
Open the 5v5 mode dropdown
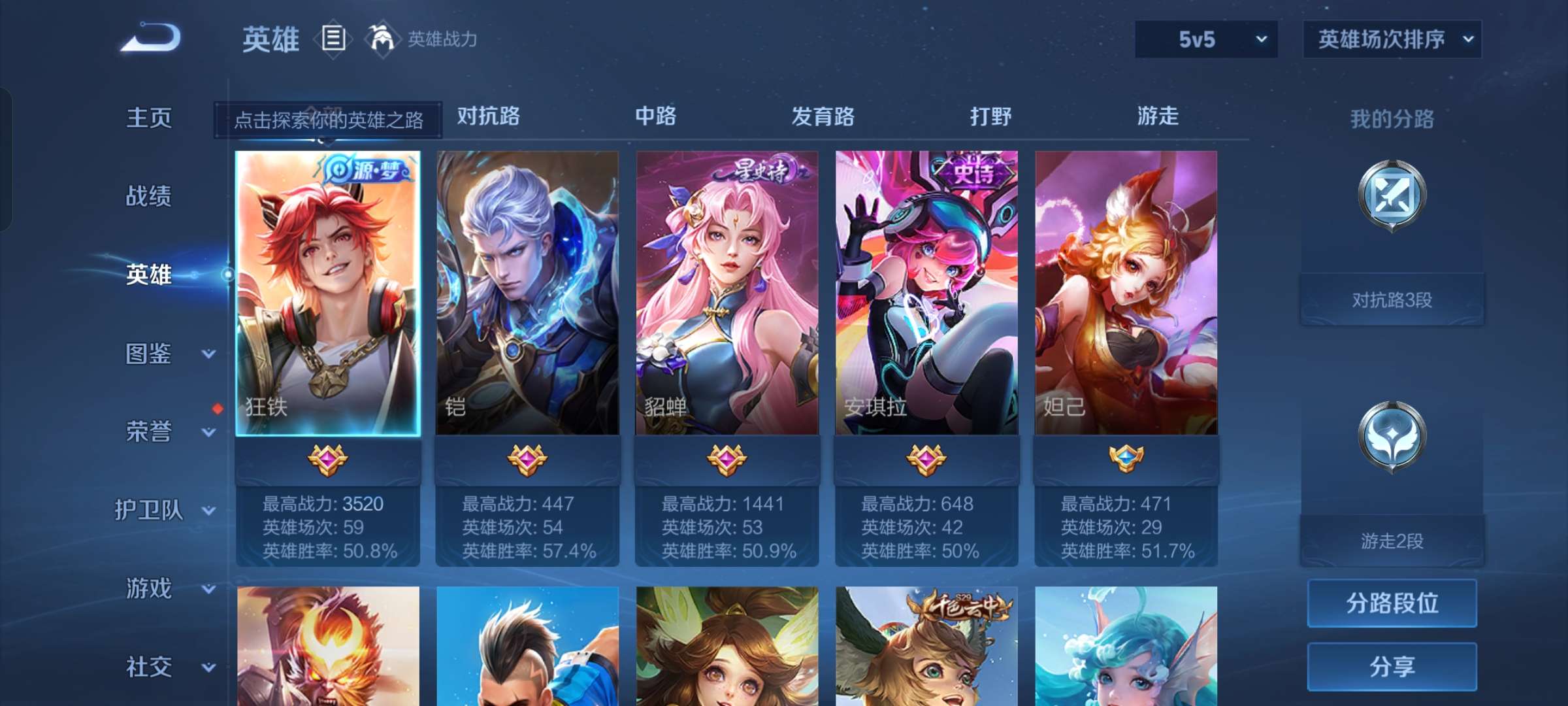pyautogui.click(x=1205, y=39)
